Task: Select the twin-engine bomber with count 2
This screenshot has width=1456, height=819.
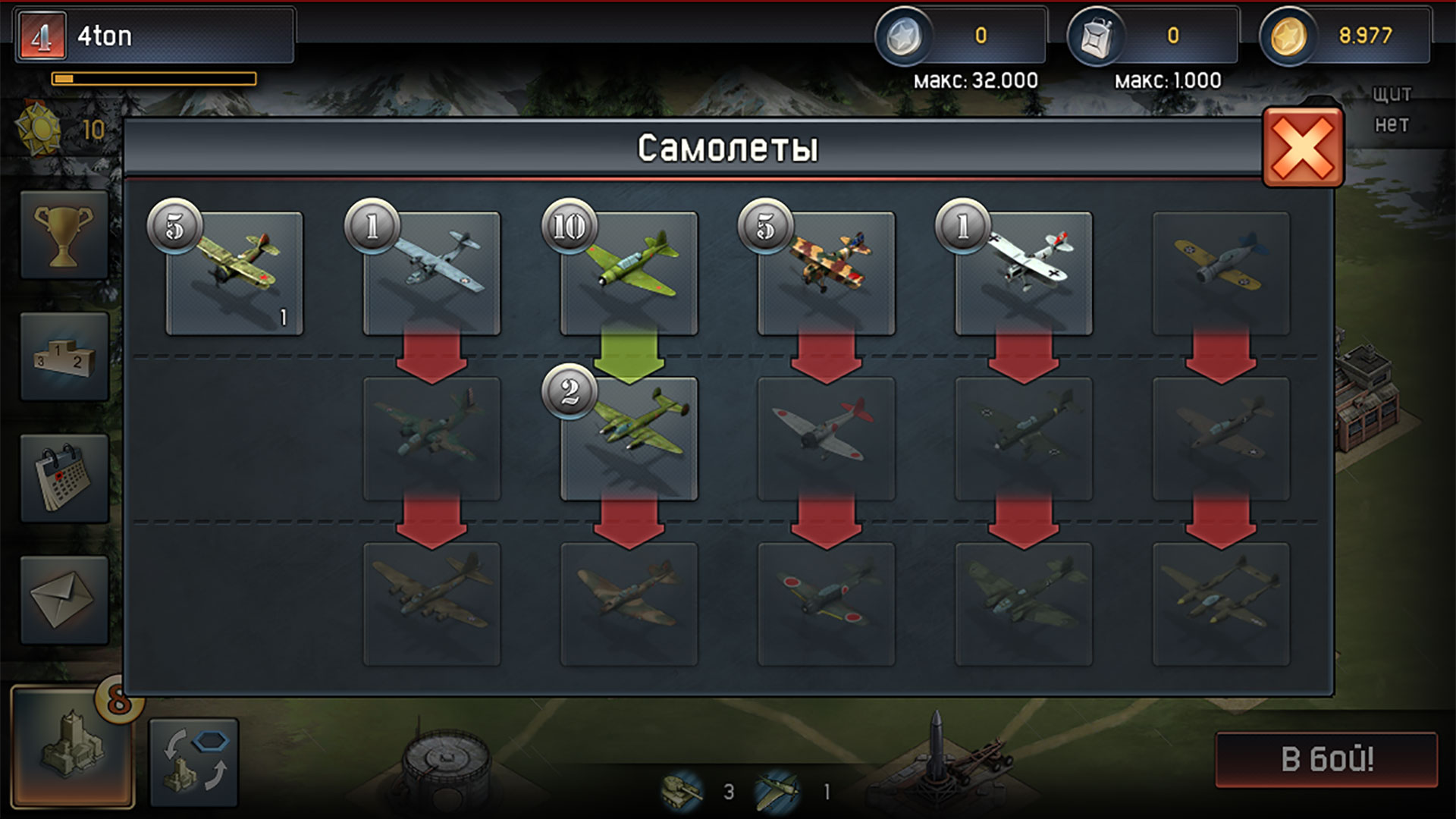Action: click(629, 440)
